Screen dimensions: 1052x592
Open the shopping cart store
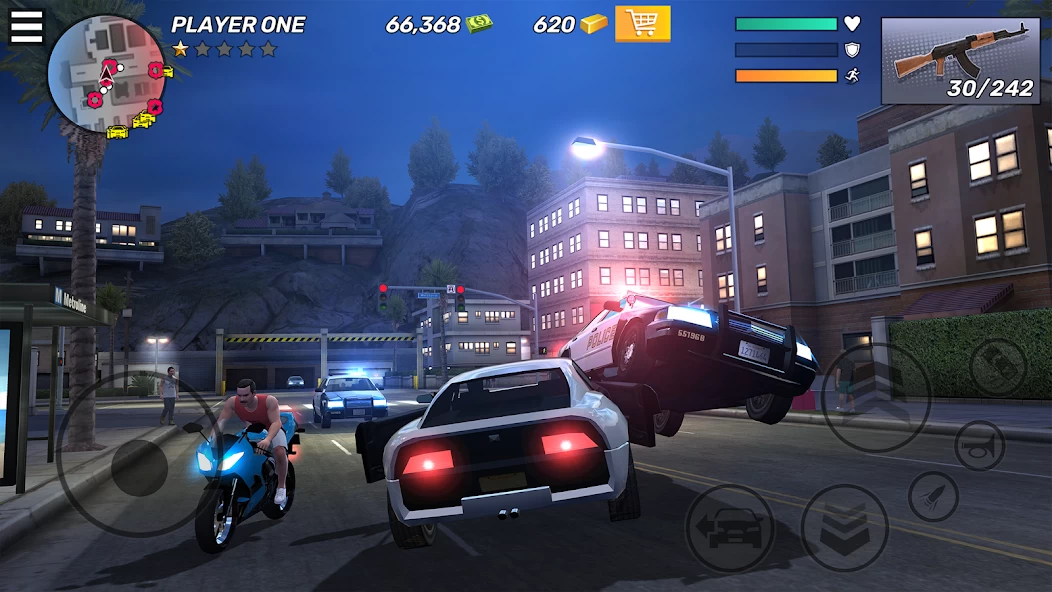642,24
